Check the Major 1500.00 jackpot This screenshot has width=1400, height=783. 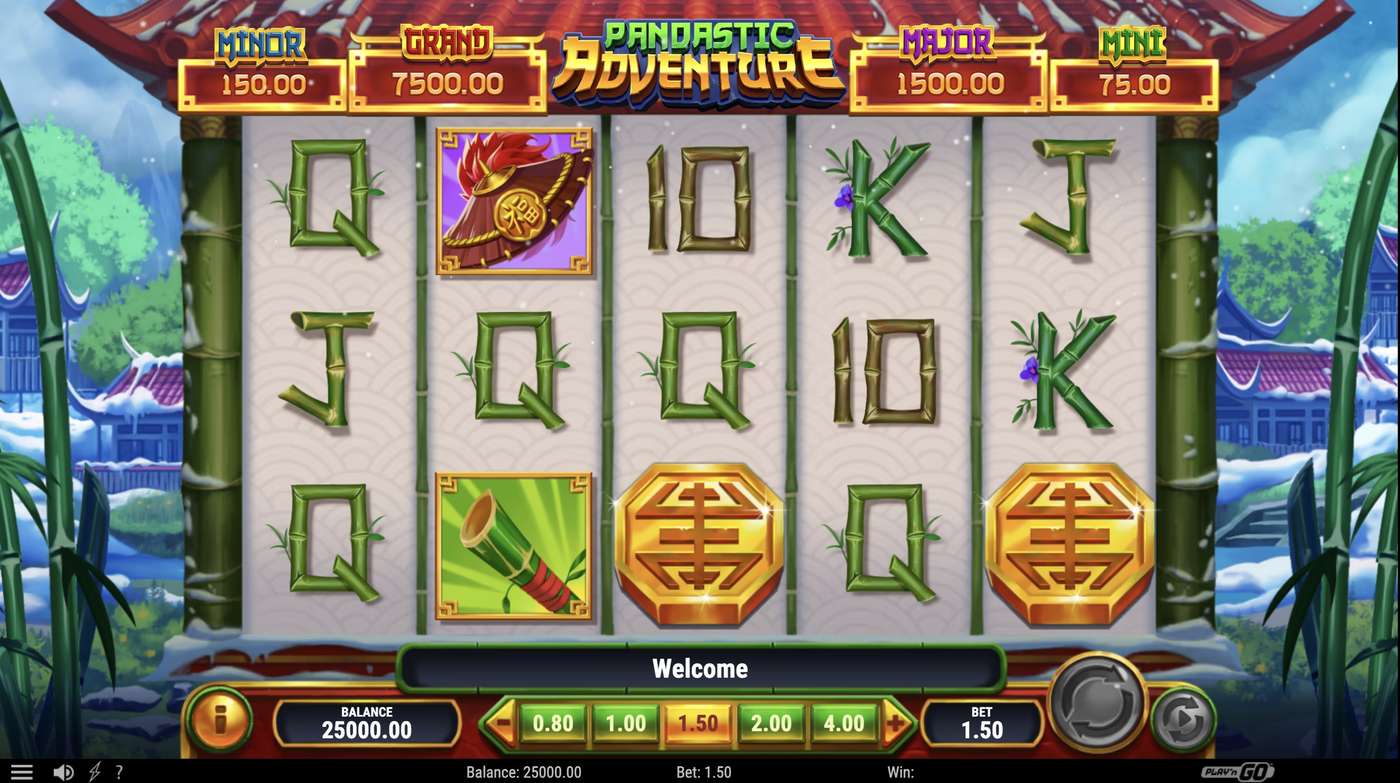click(946, 68)
